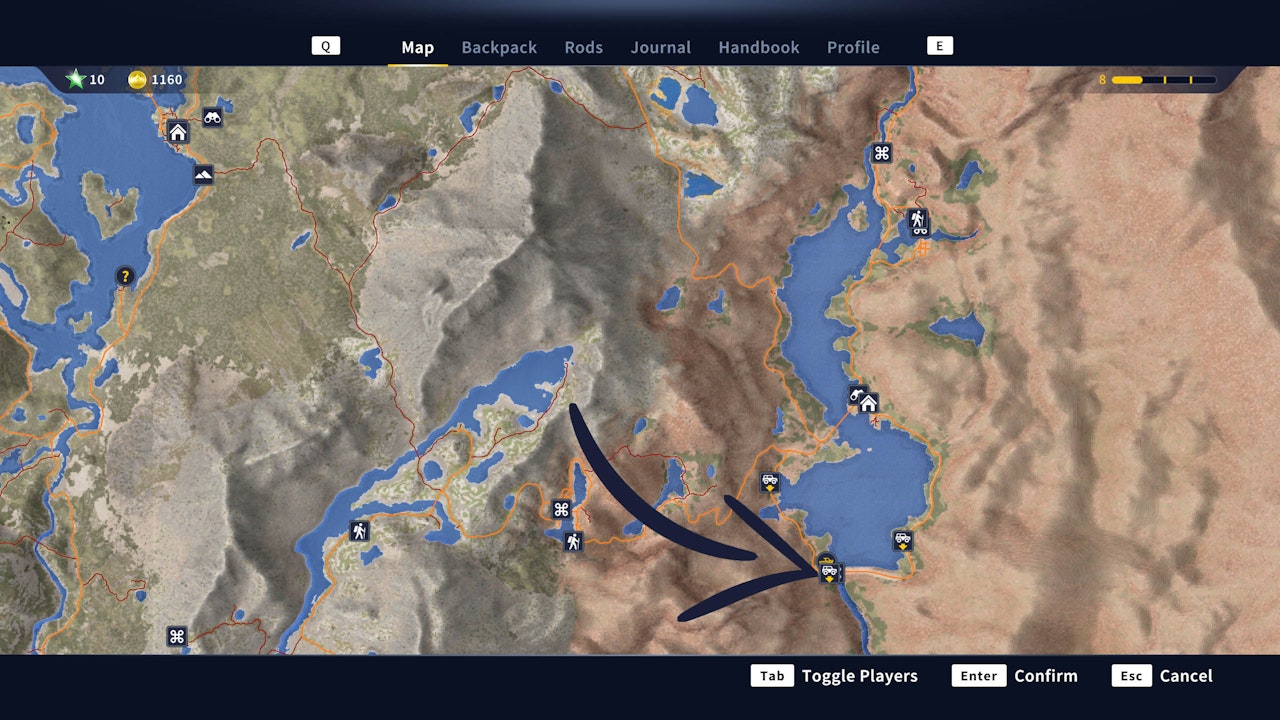The width and height of the screenshot is (1280, 720).
Task: Click the gold coin counter showing 1160
Action: pyautogui.click(x=155, y=80)
